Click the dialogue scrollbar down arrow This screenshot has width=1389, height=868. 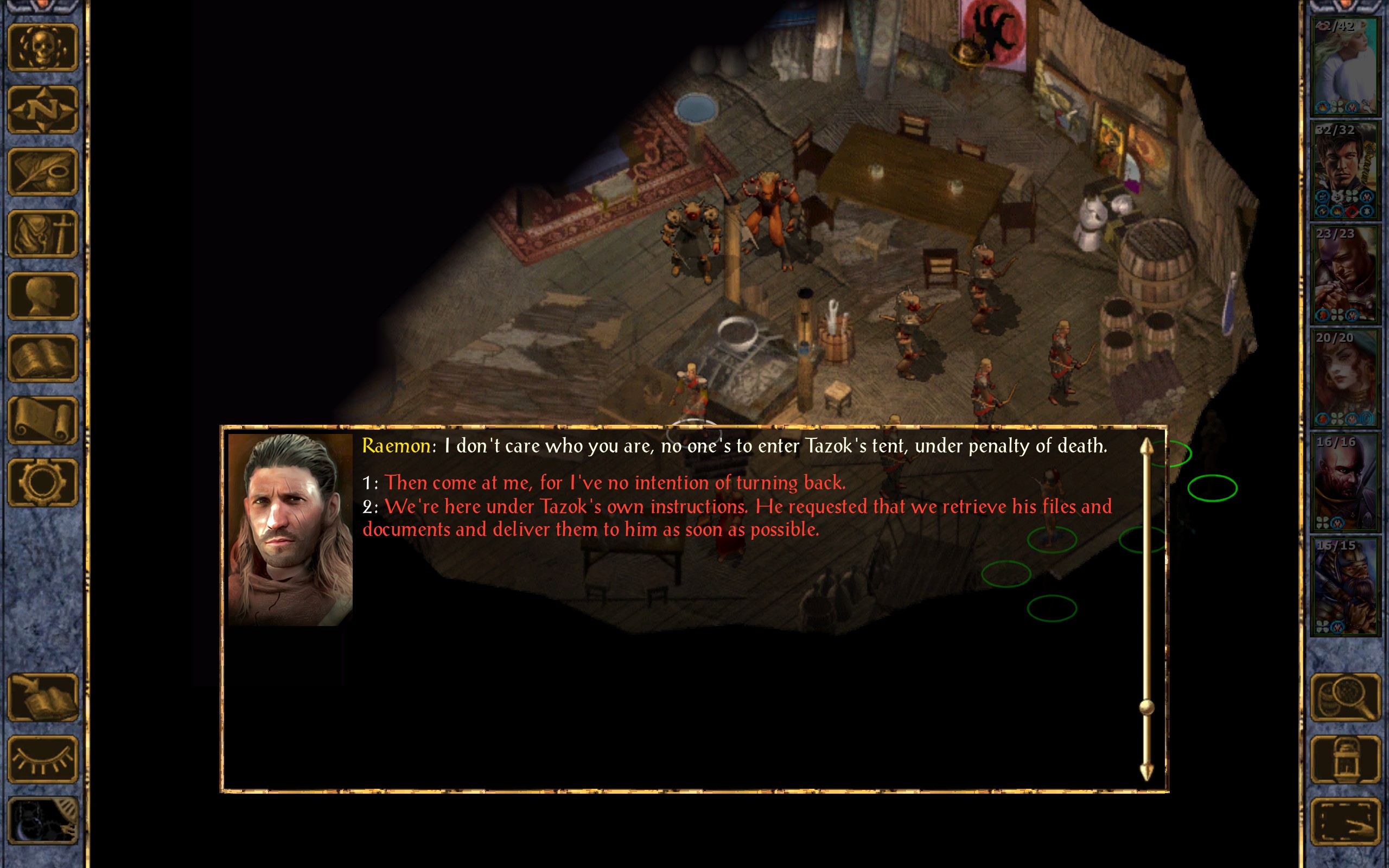click(1146, 772)
